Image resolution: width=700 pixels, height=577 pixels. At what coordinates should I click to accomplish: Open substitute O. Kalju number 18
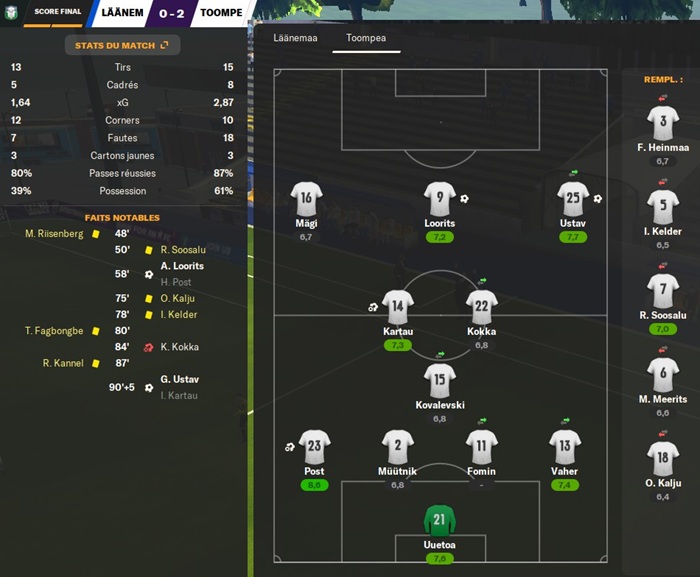point(663,459)
